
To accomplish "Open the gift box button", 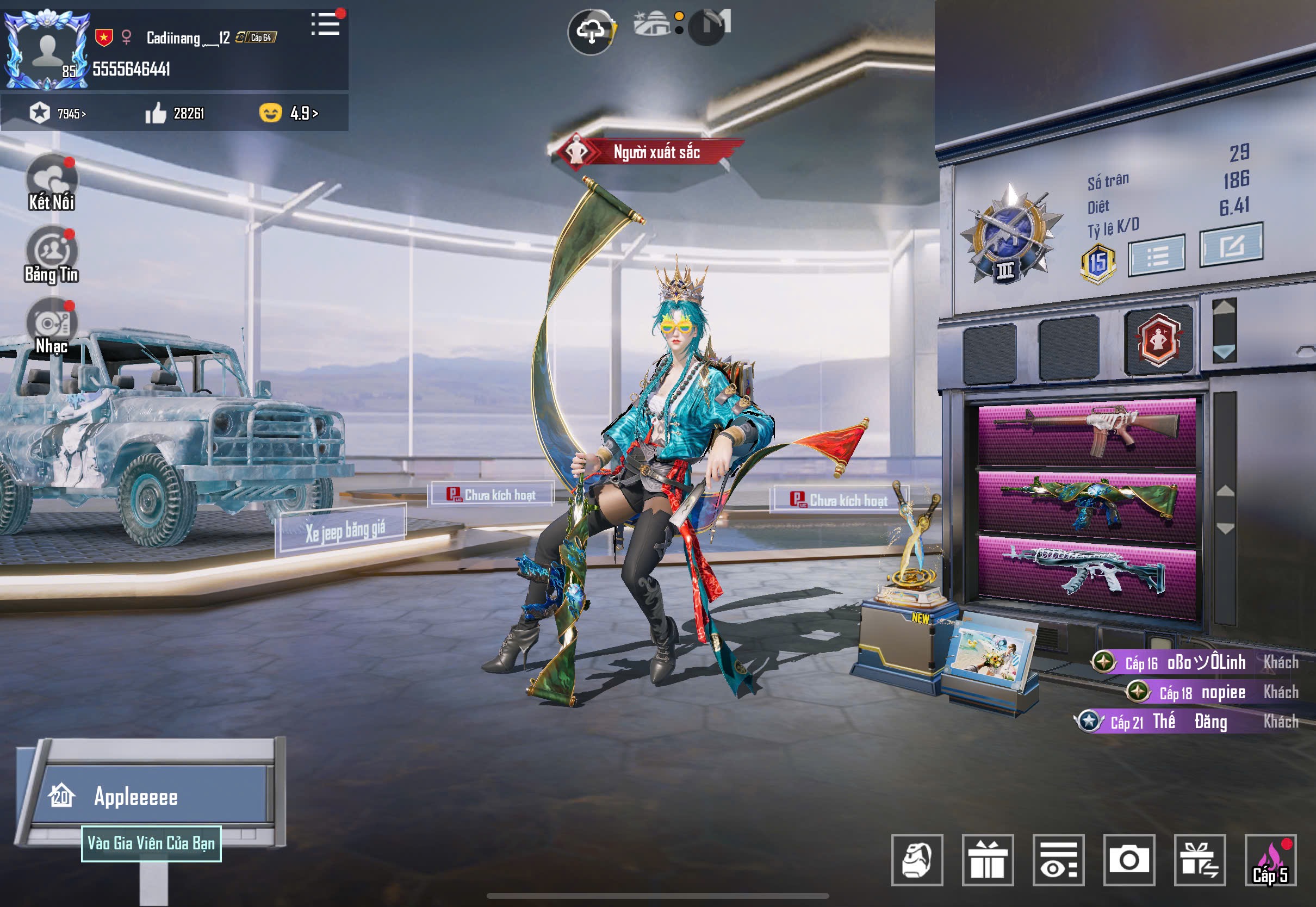I will click(988, 860).
